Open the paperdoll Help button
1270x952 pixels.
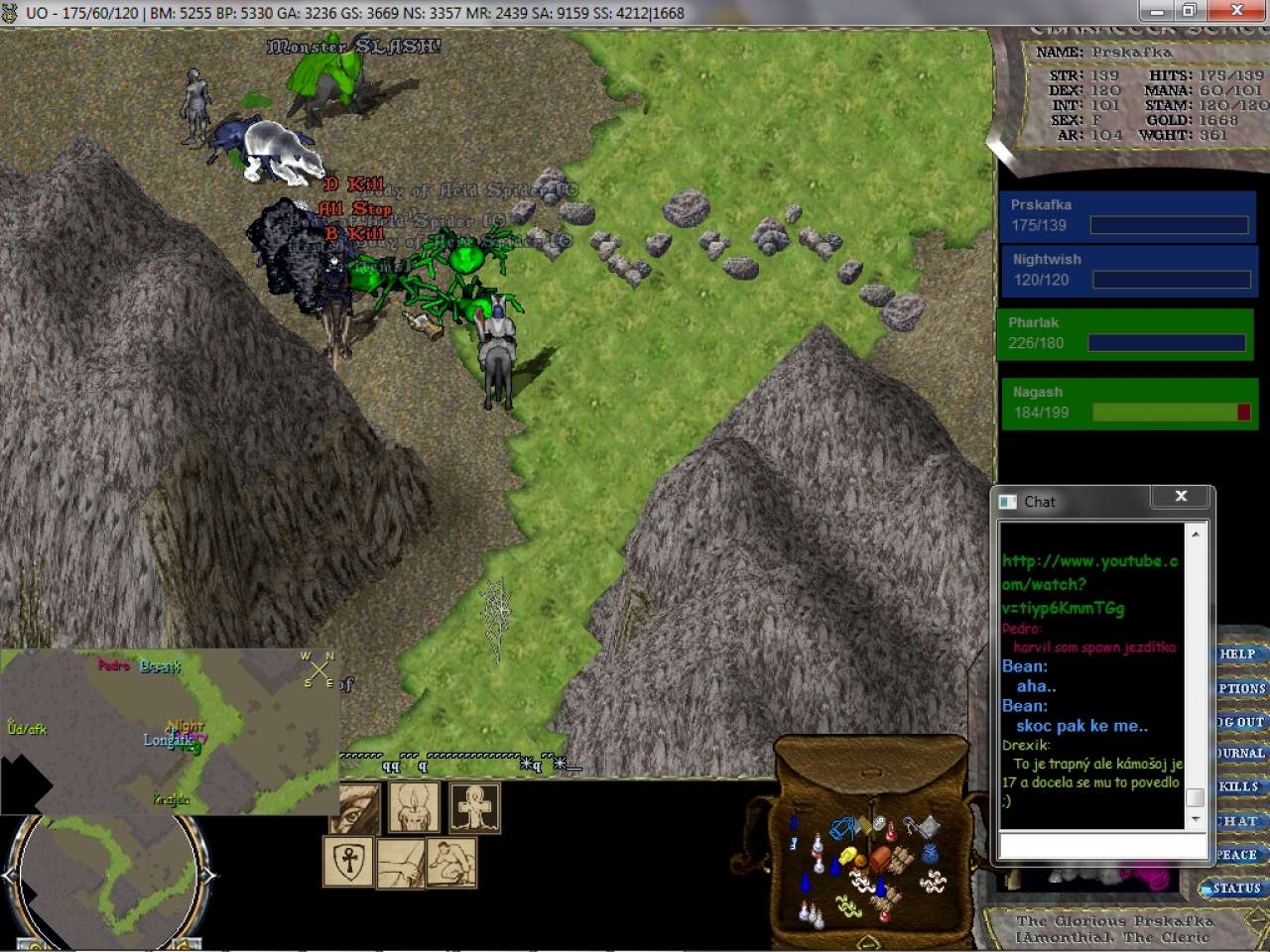1238,654
